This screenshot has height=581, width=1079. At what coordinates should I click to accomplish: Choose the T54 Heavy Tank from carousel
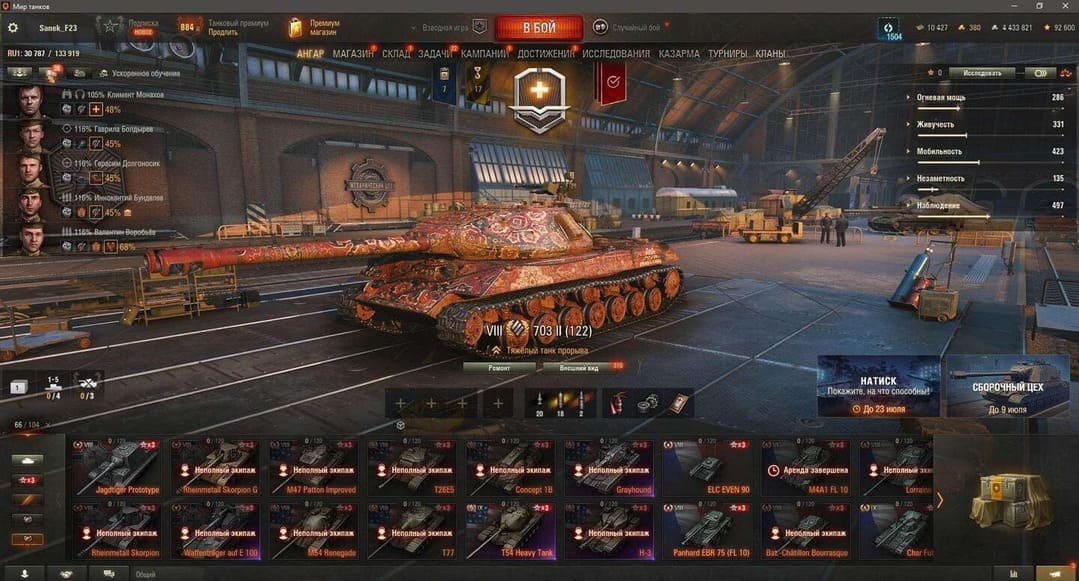(510, 526)
